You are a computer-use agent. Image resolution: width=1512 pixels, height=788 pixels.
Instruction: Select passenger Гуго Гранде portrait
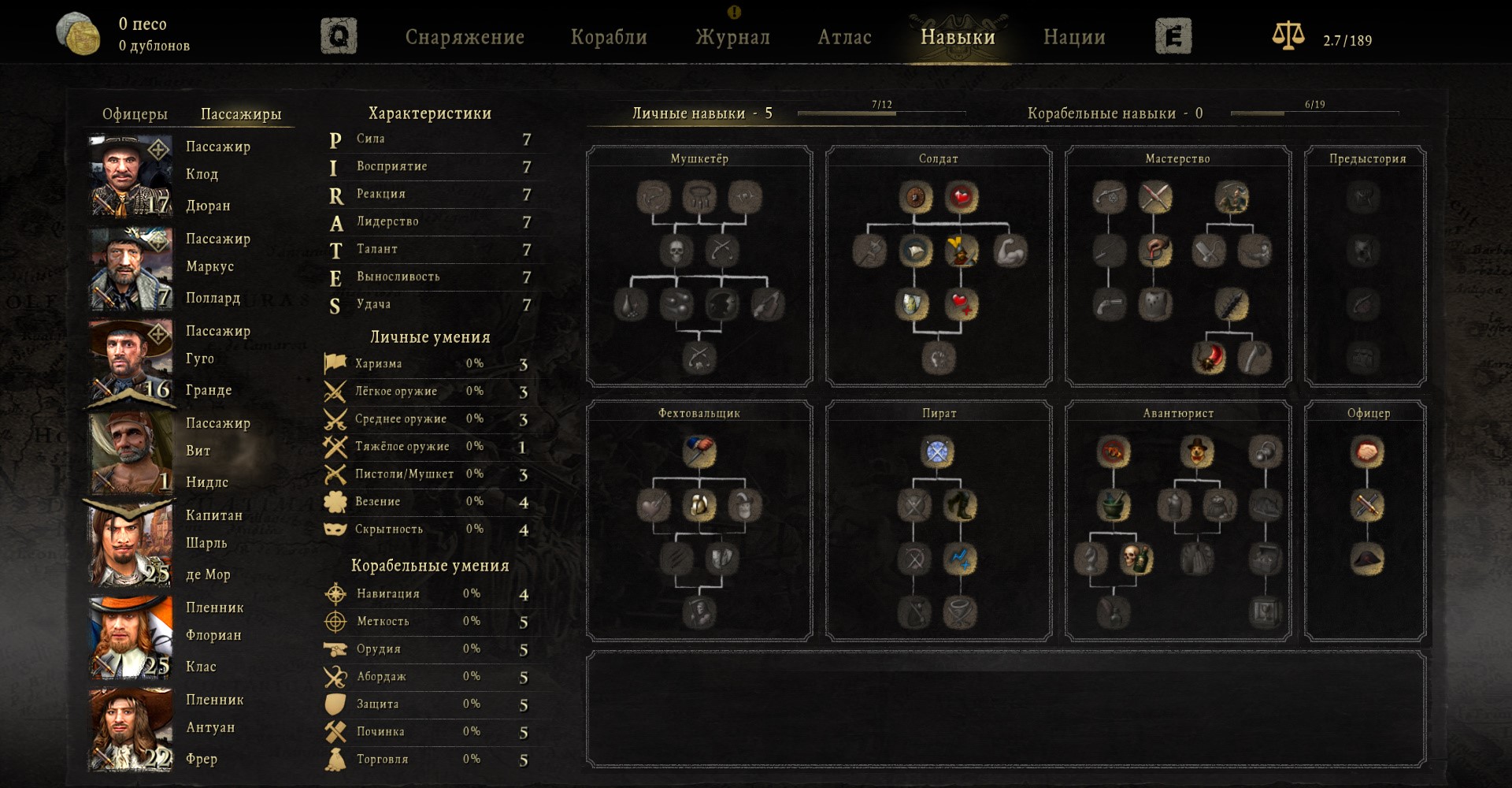click(x=131, y=360)
